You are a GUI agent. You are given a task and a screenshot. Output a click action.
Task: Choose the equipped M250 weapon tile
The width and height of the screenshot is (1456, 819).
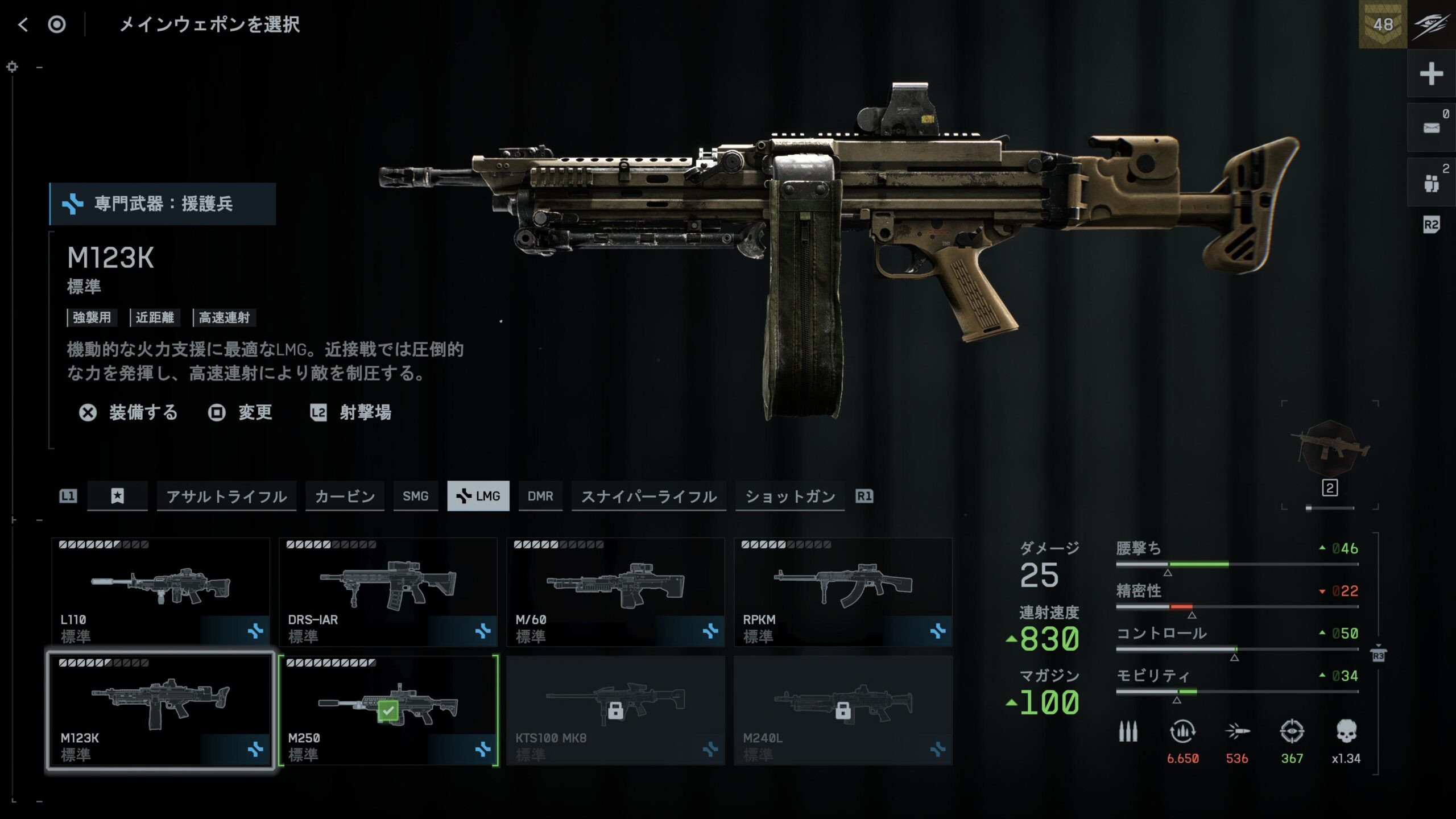pos(388,711)
